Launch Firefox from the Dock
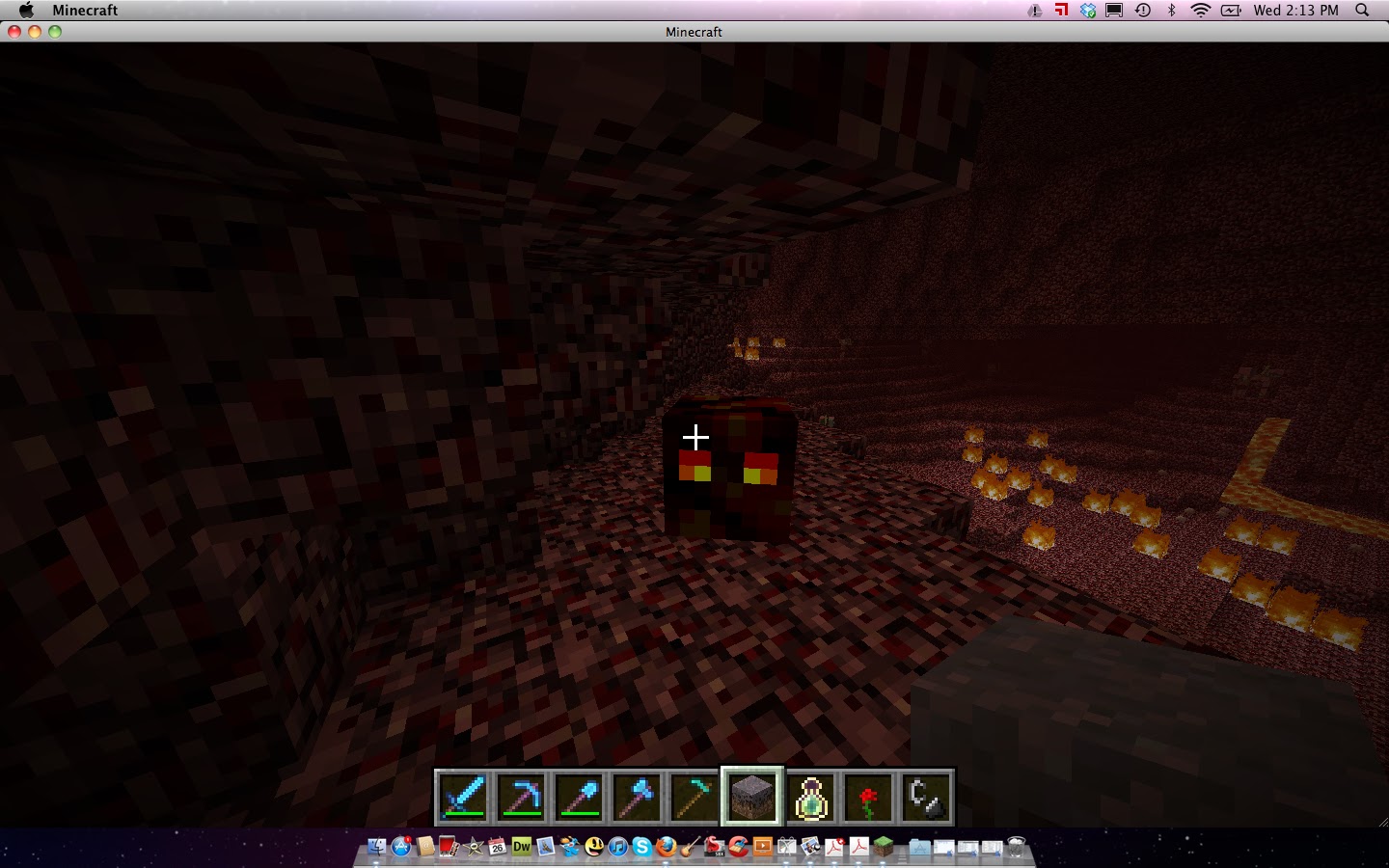Image resolution: width=1389 pixels, height=868 pixels. (664, 849)
